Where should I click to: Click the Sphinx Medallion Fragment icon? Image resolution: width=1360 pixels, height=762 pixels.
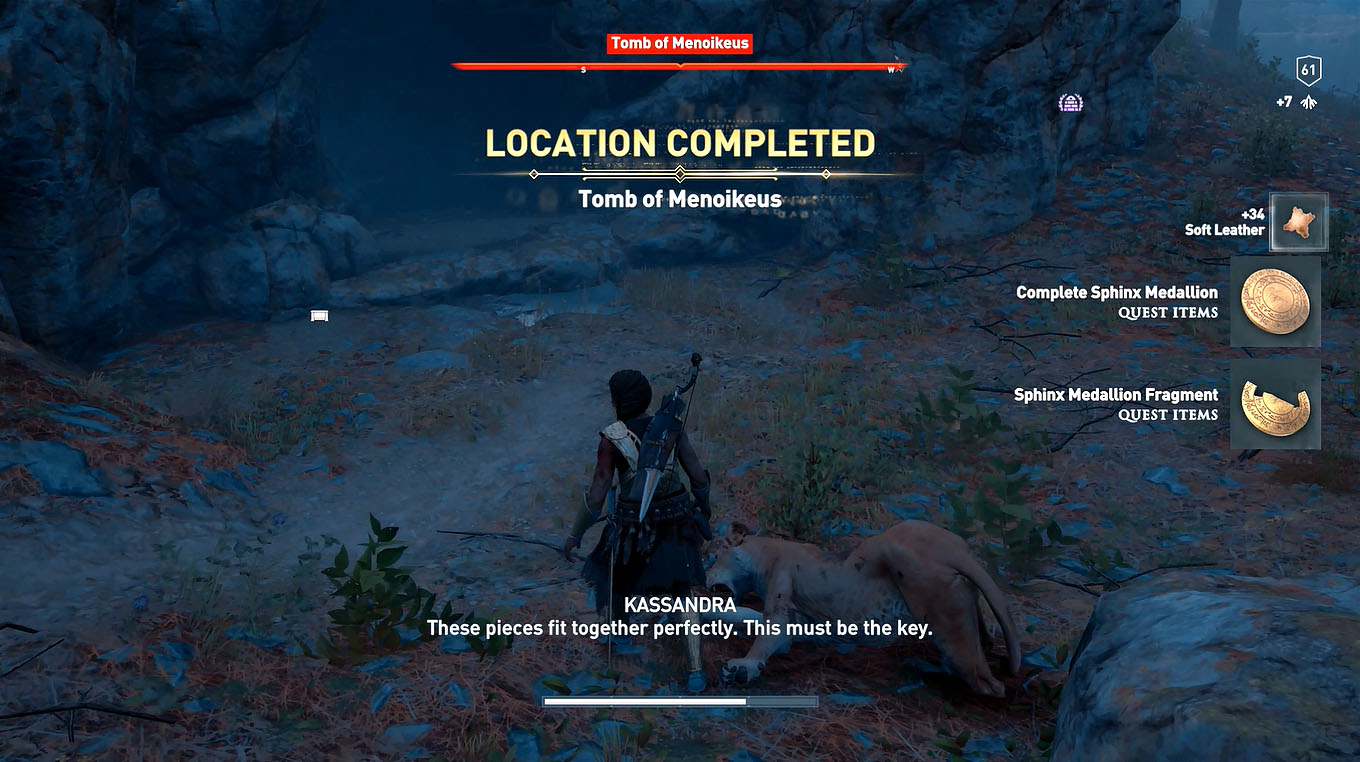pos(1275,404)
